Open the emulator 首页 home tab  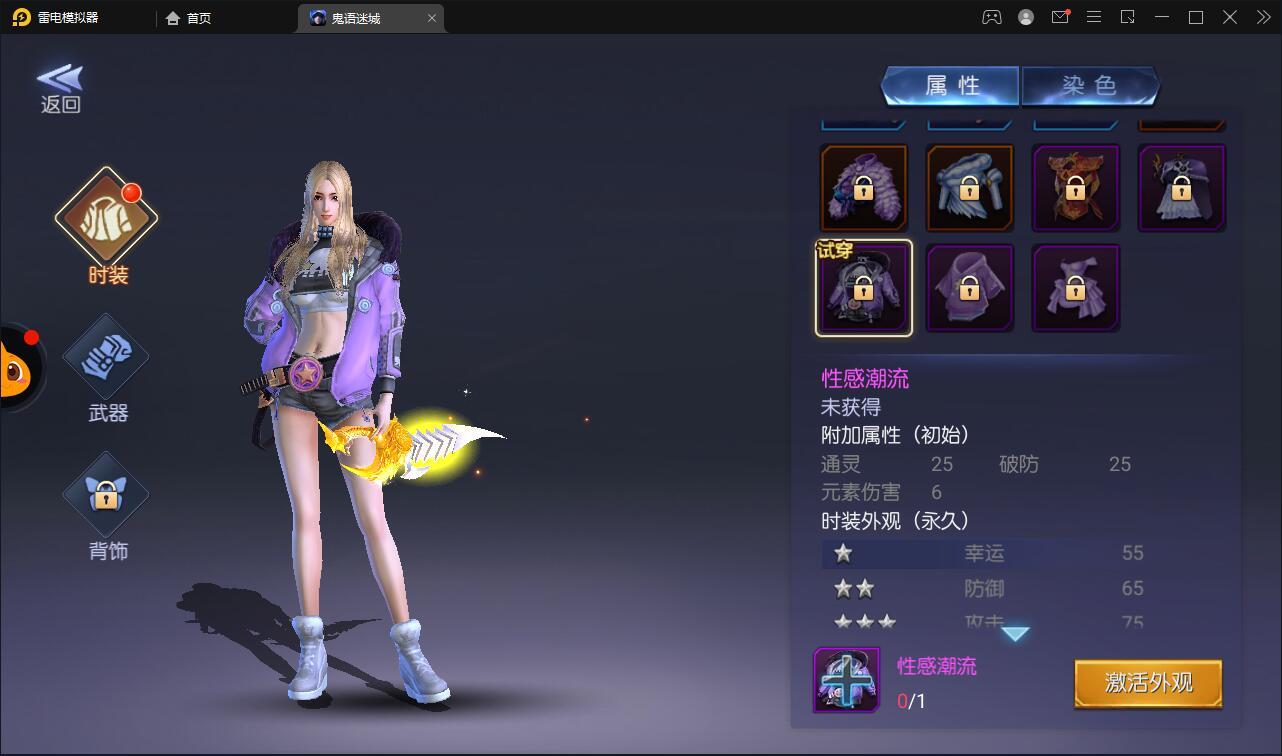pyautogui.click(x=189, y=18)
